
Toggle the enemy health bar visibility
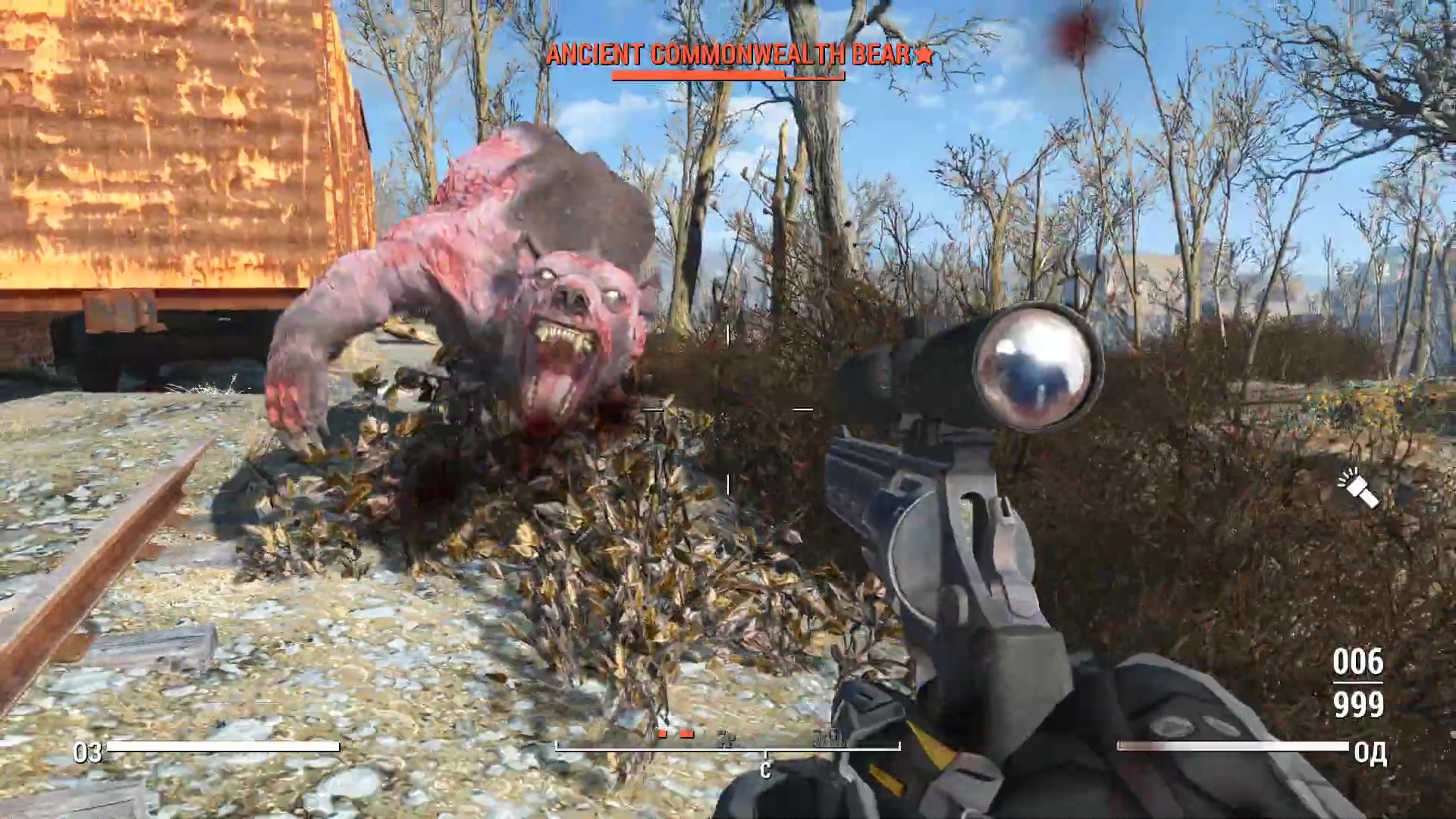coord(728,76)
